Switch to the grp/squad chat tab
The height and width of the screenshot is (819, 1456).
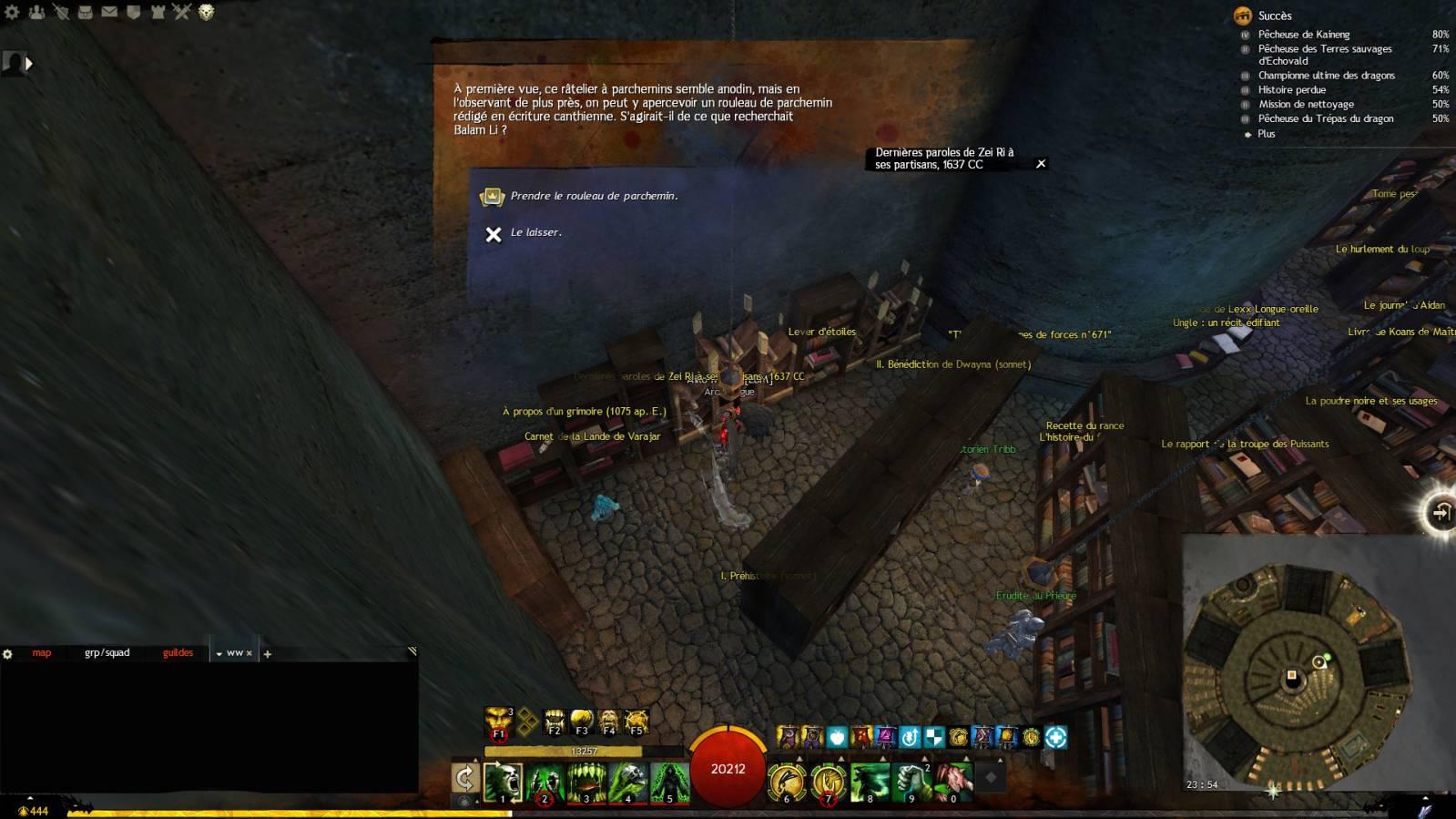[107, 653]
